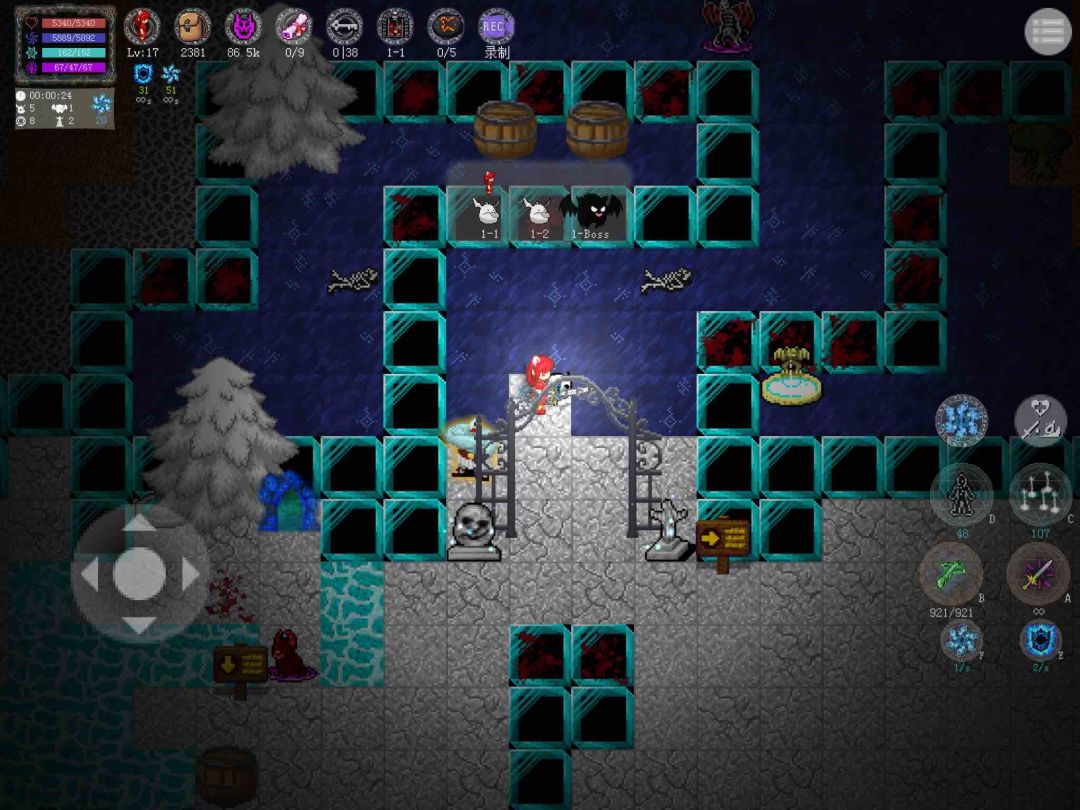Tap the right arrow on the directional pad
1080x810 pixels.
[x=189, y=574]
